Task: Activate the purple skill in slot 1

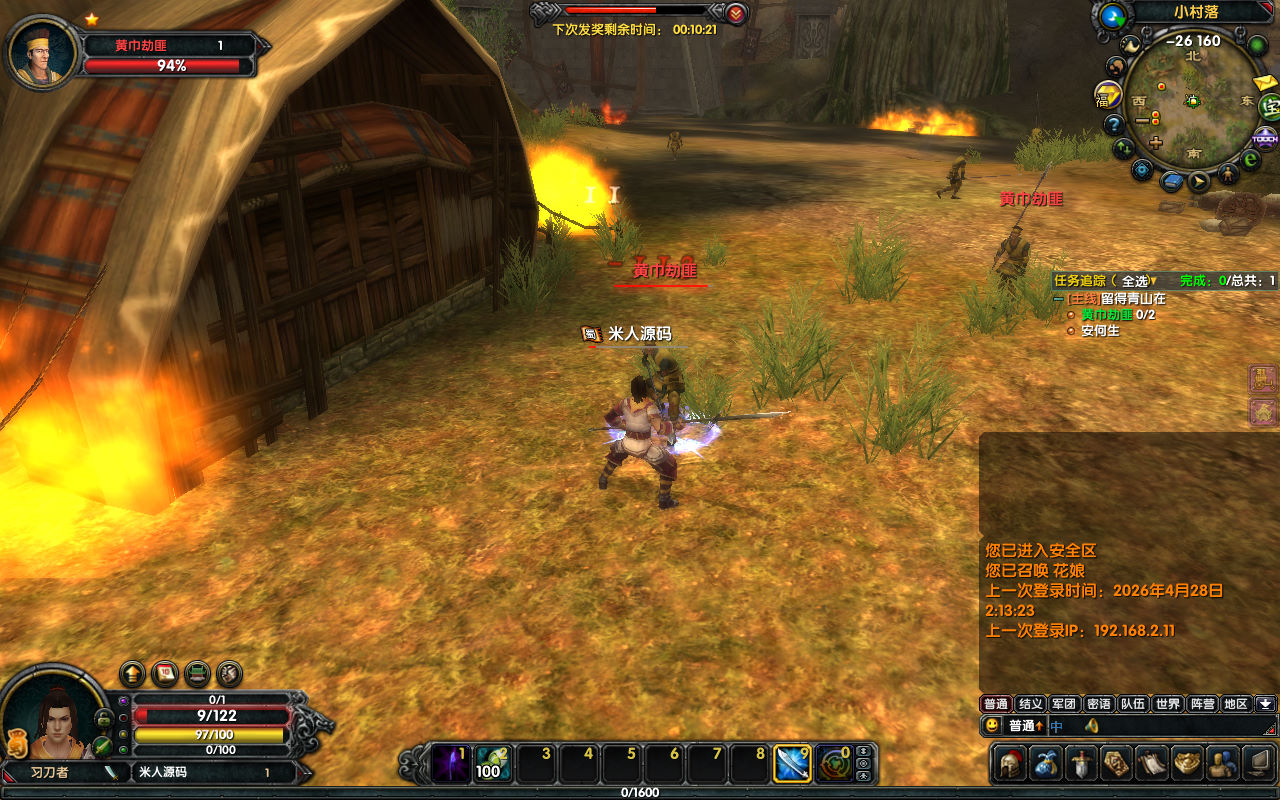Action: [x=449, y=764]
